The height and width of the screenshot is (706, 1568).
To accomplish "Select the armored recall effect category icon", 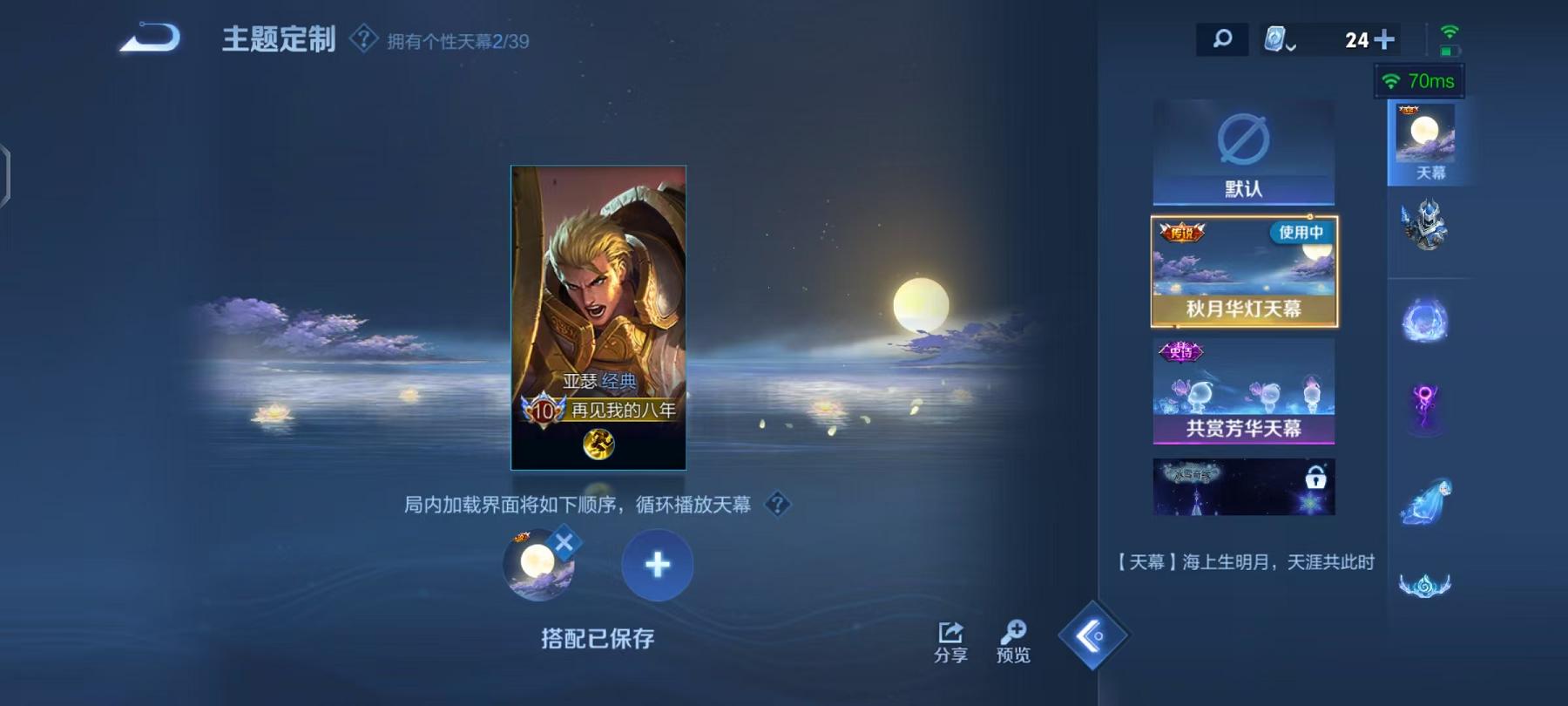I will pos(1426,228).
